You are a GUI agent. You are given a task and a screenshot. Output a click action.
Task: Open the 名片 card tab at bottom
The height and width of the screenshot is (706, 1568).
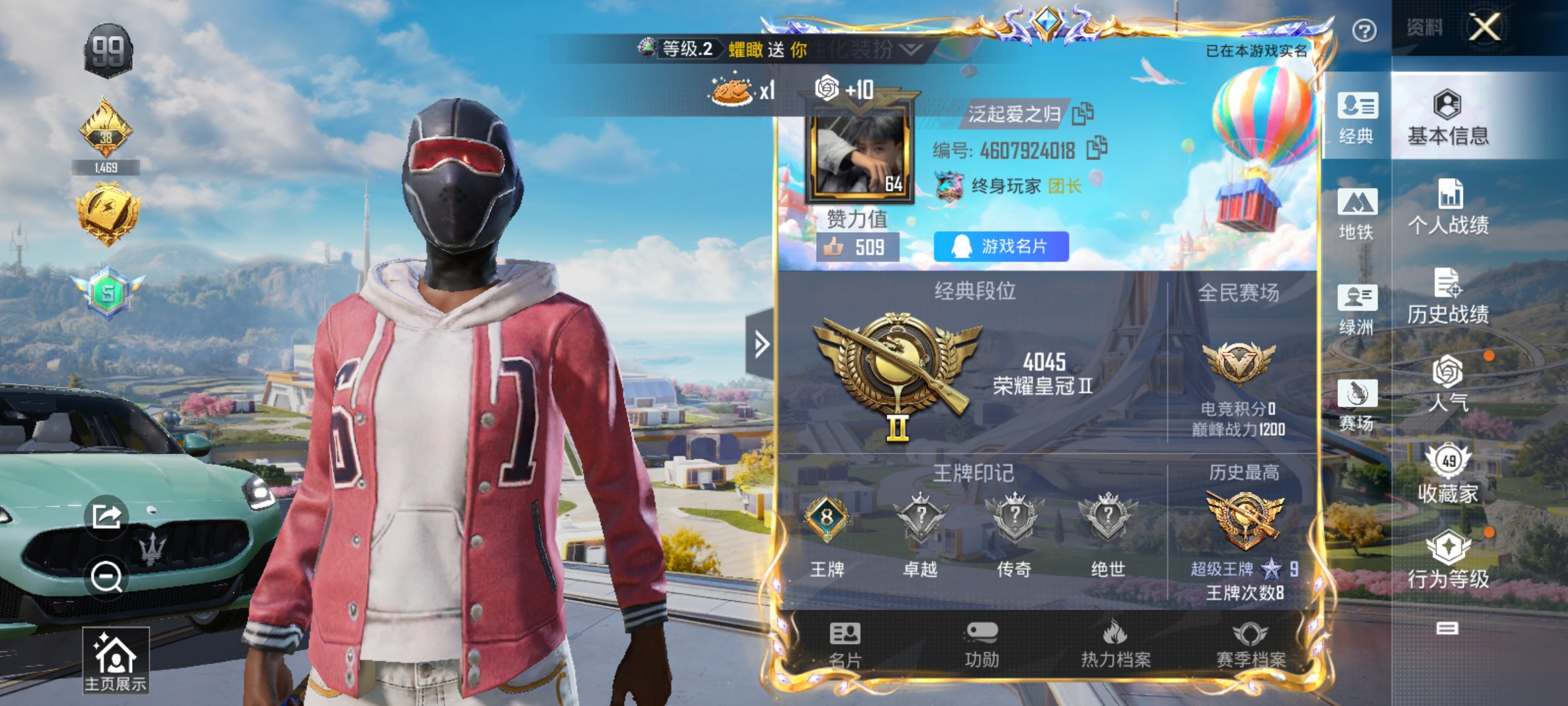pos(845,644)
